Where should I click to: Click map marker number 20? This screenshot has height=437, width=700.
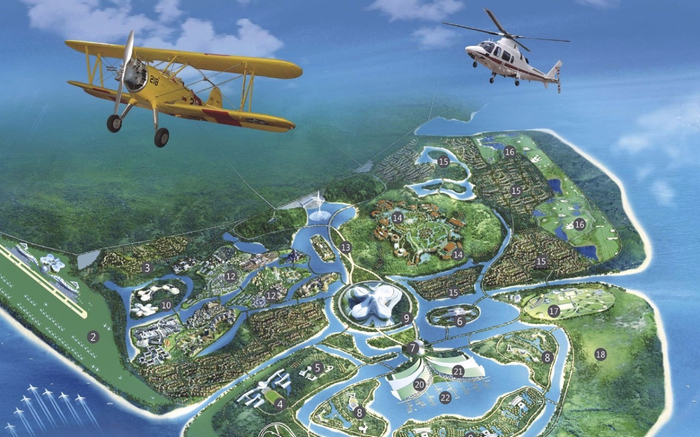[x=419, y=383]
